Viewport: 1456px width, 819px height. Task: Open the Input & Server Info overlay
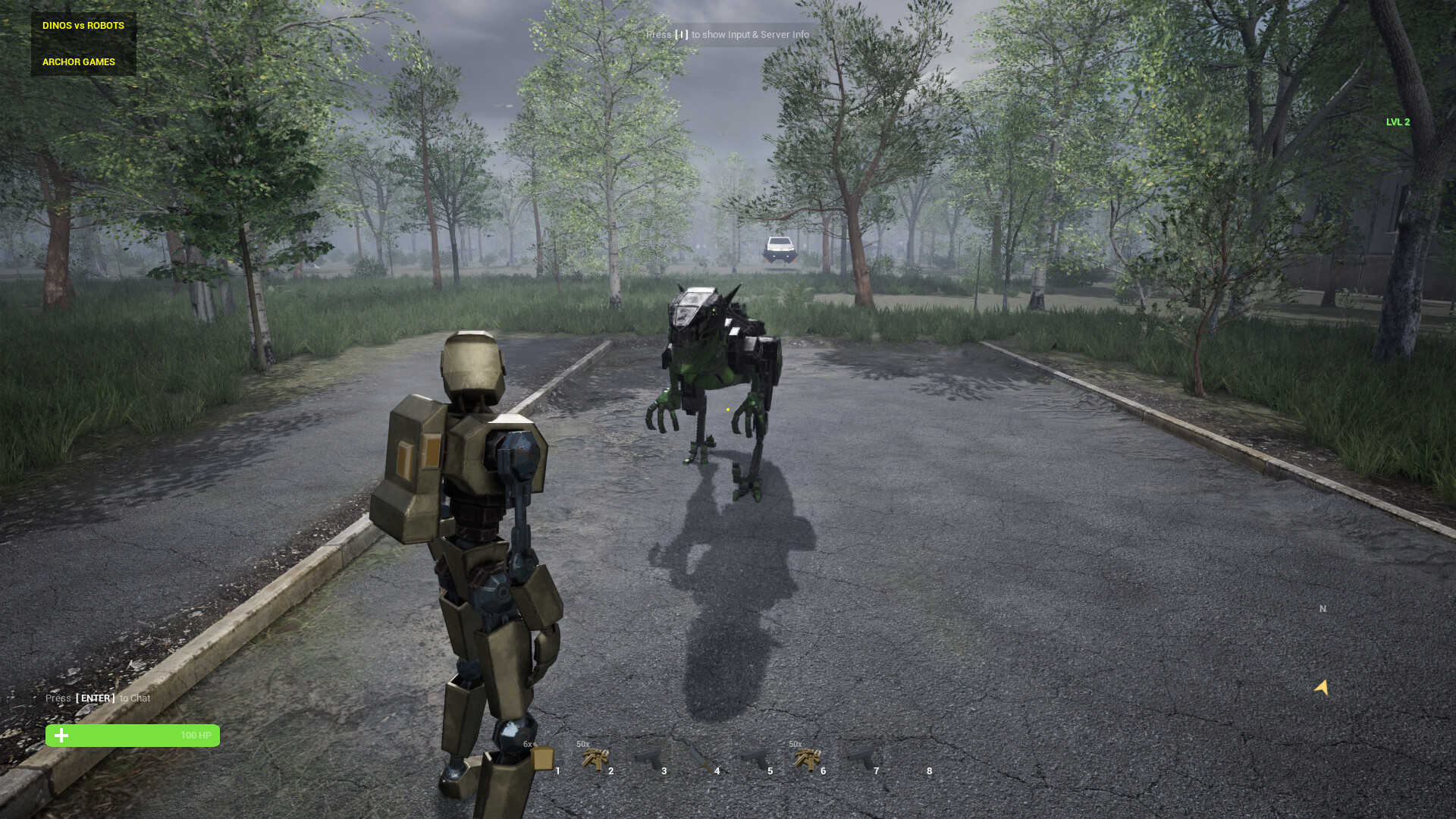point(727,34)
